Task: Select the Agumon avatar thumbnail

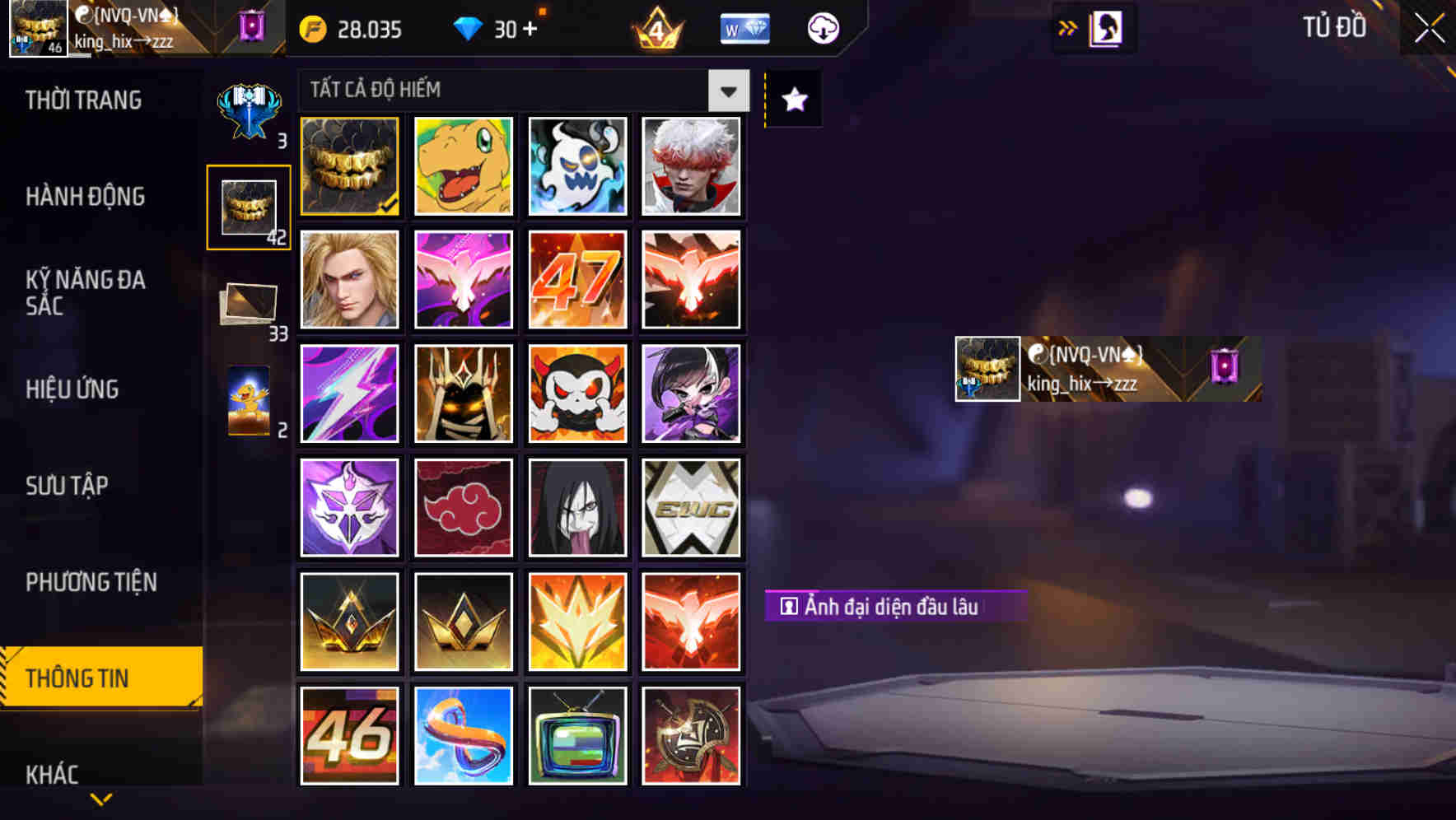Action: tap(463, 167)
